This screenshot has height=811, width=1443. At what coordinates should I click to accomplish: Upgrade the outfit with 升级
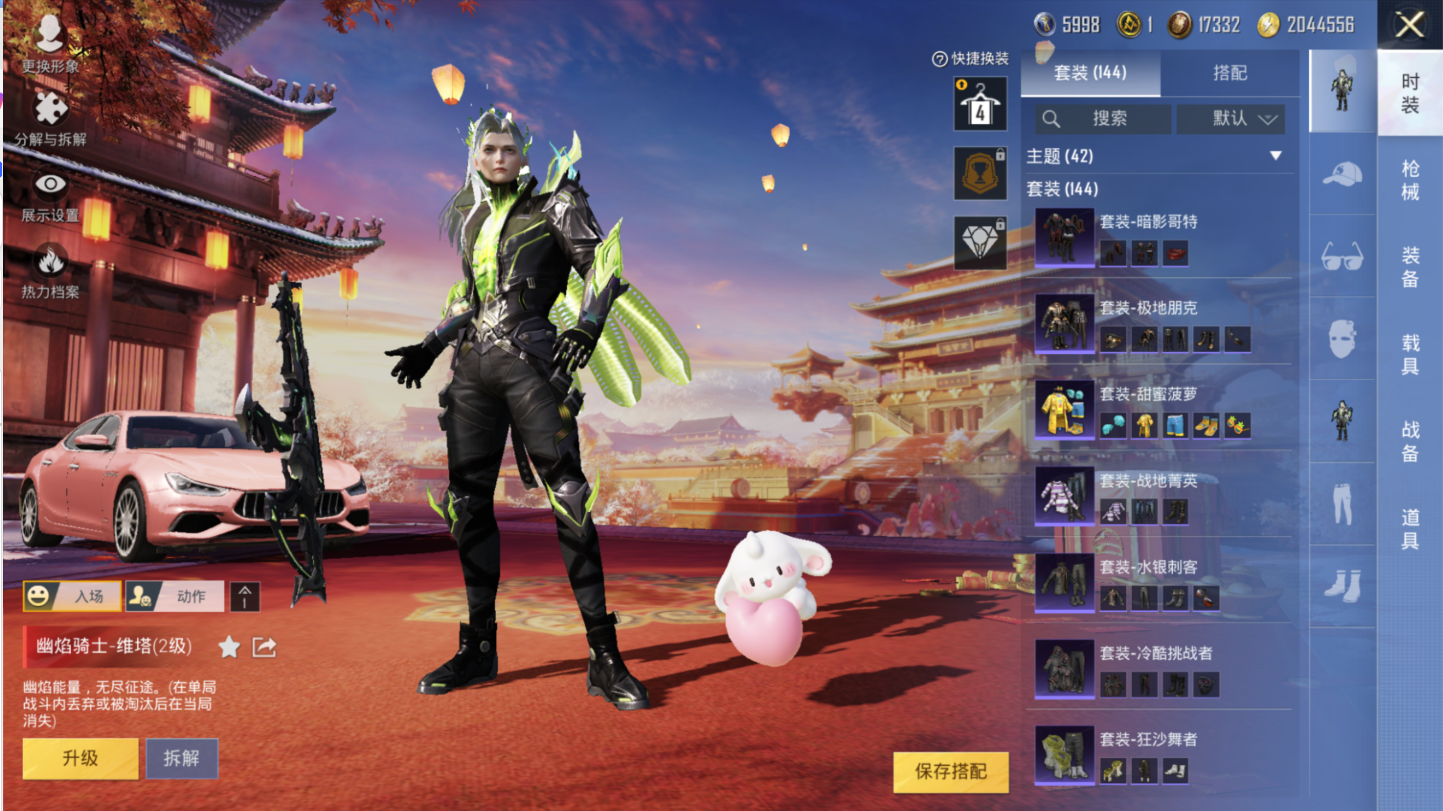tap(81, 758)
